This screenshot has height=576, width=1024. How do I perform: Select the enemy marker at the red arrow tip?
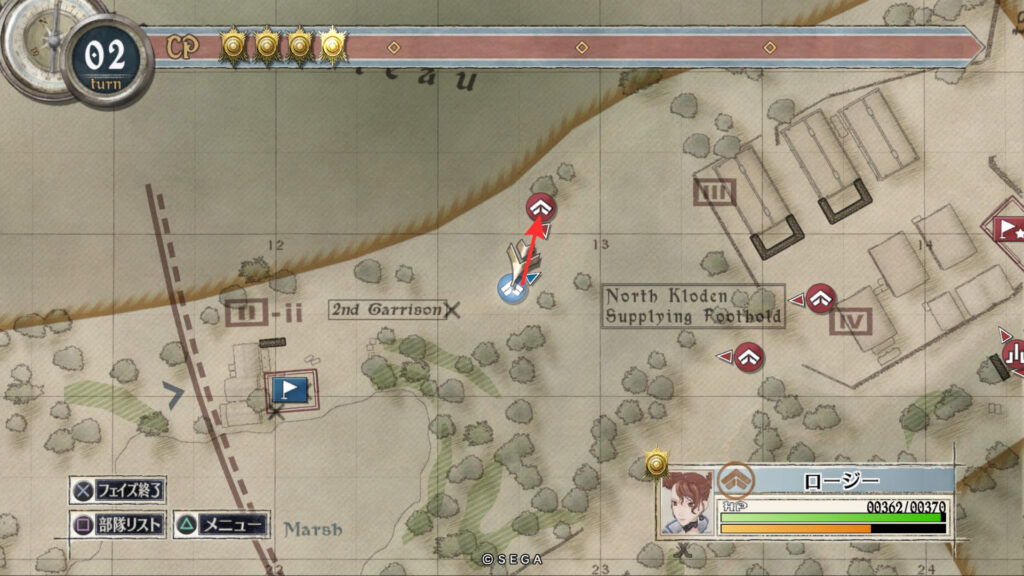[x=542, y=208]
